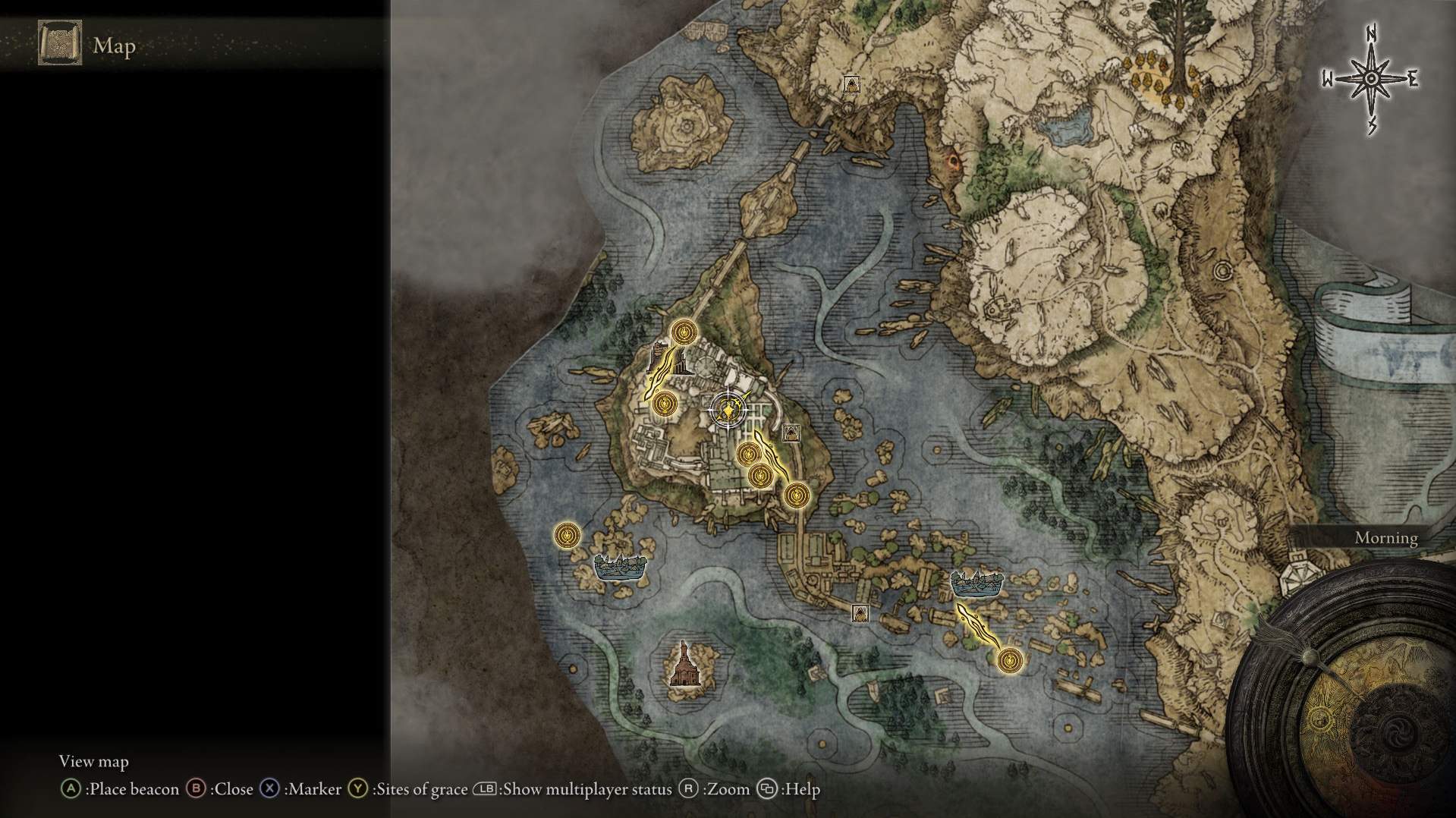Click the player position marker inside the crosshair
1456x818 pixels.
point(728,411)
